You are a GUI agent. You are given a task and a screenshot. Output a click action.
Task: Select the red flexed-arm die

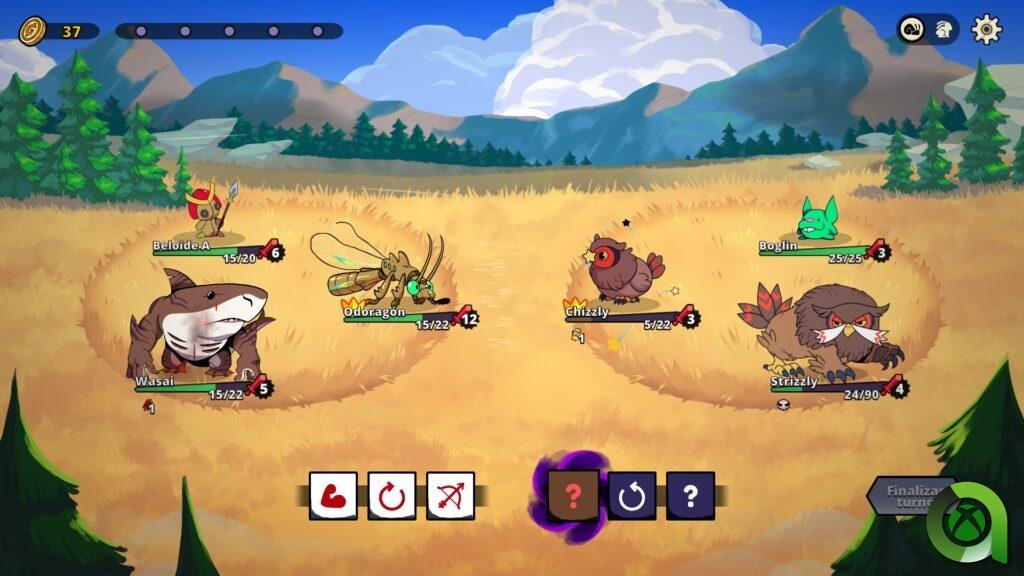pos(333,495)
